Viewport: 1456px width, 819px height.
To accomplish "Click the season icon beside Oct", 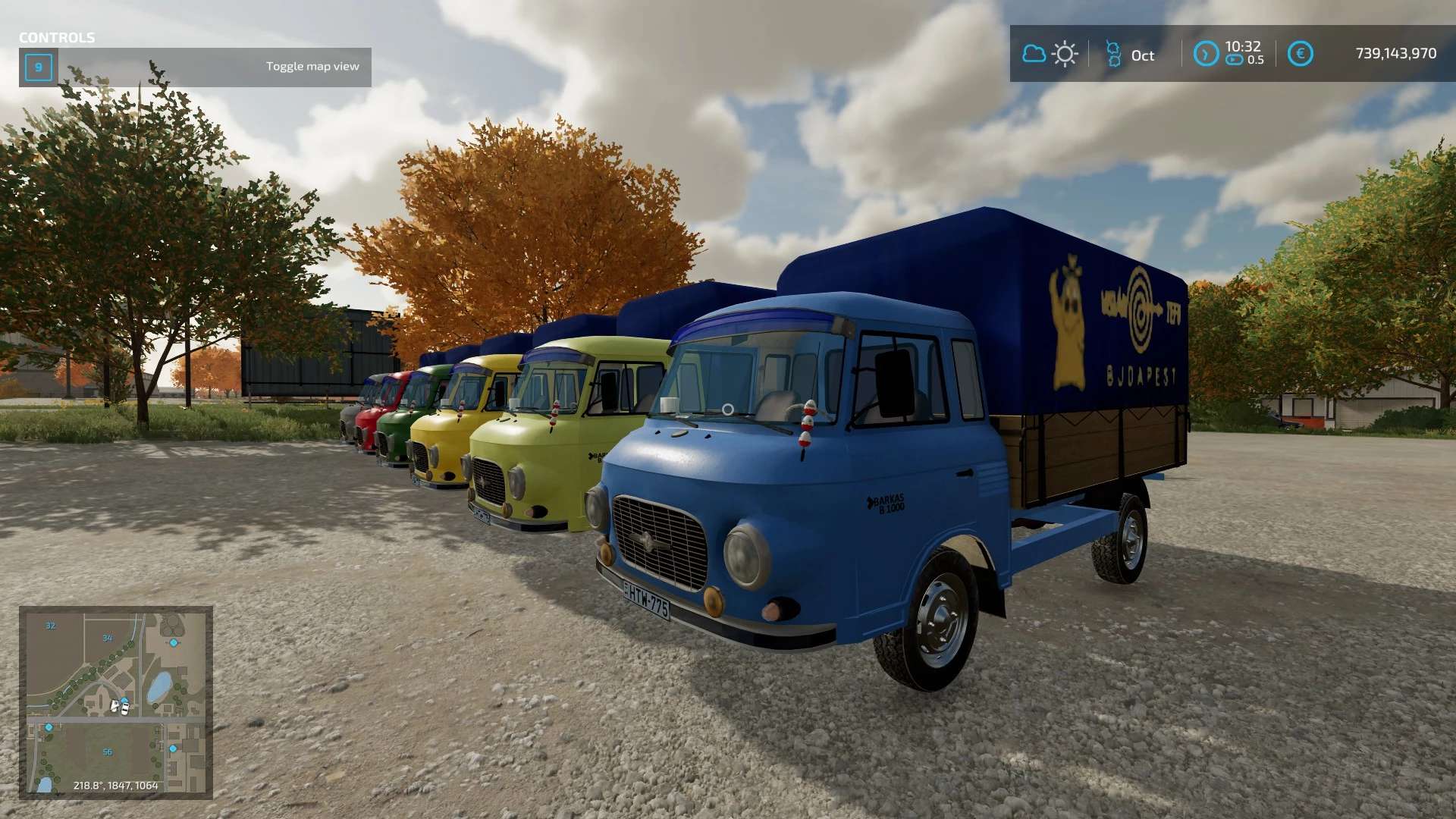I will pos(1113,54).
